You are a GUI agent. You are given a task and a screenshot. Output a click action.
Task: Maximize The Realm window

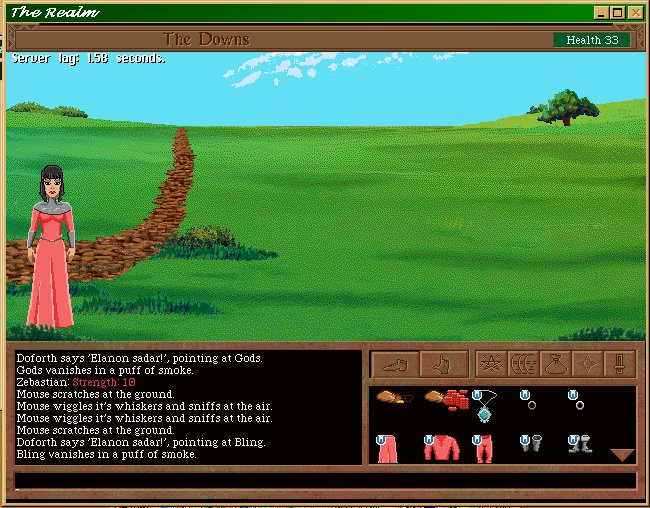coord(617,13)
